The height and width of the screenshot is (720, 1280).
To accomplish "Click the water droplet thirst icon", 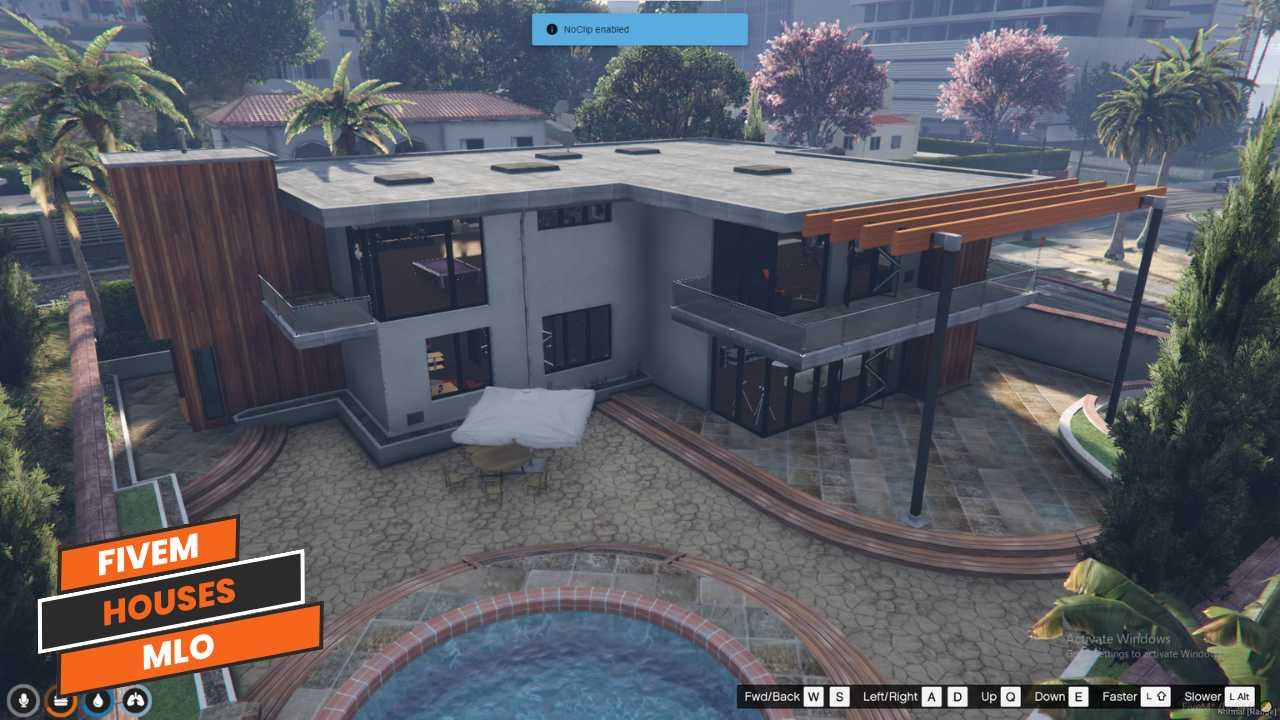I will tap(97, 701).
